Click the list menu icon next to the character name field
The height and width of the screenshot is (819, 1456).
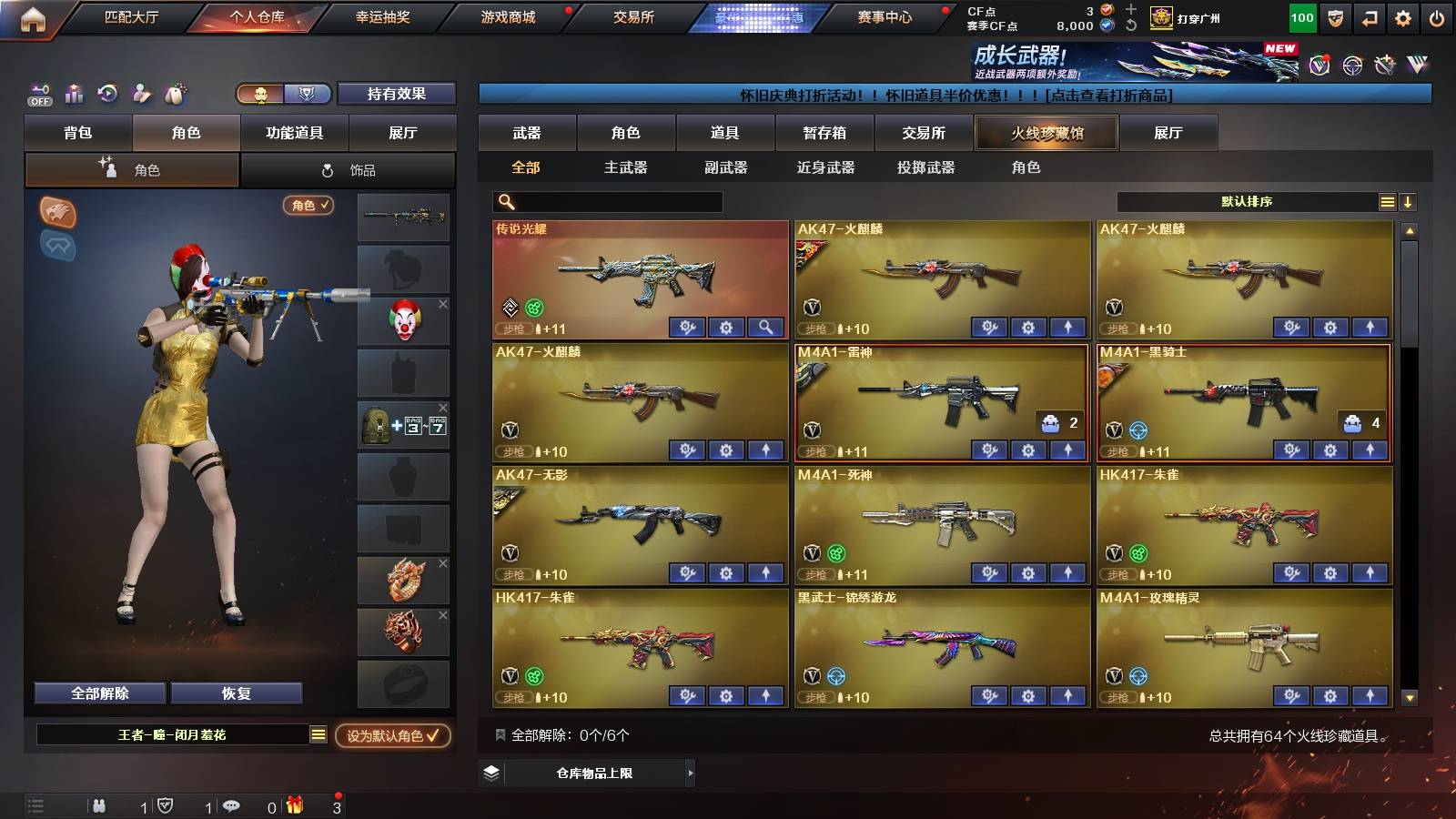point(318,733)
